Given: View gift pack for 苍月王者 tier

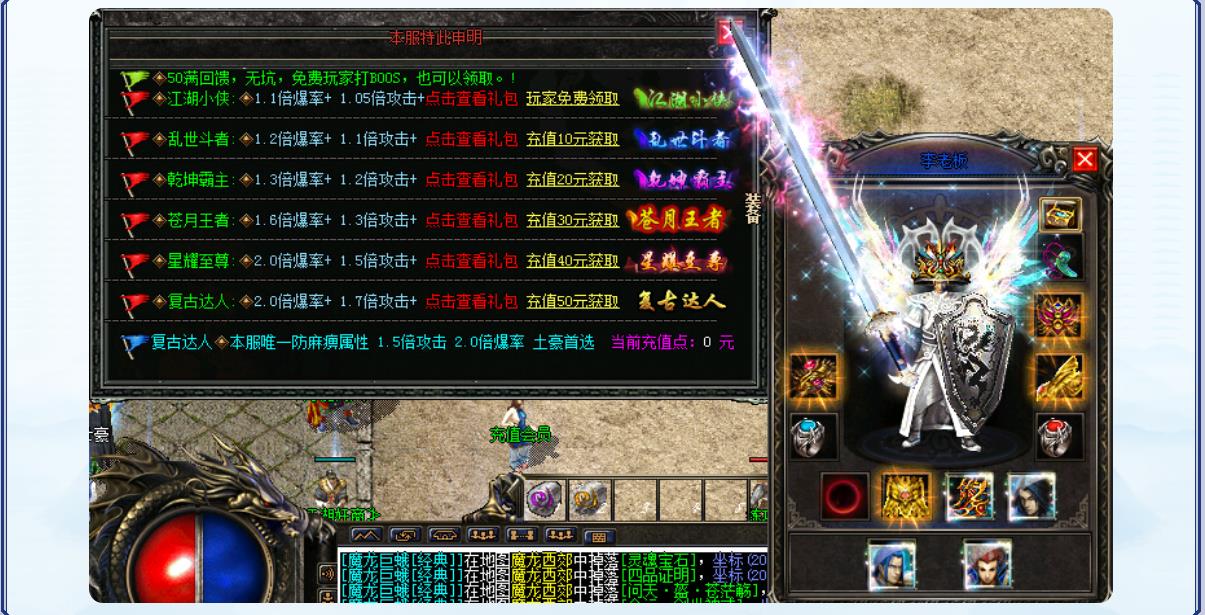Looking at the screenshot, I should (x=471, y=220).
